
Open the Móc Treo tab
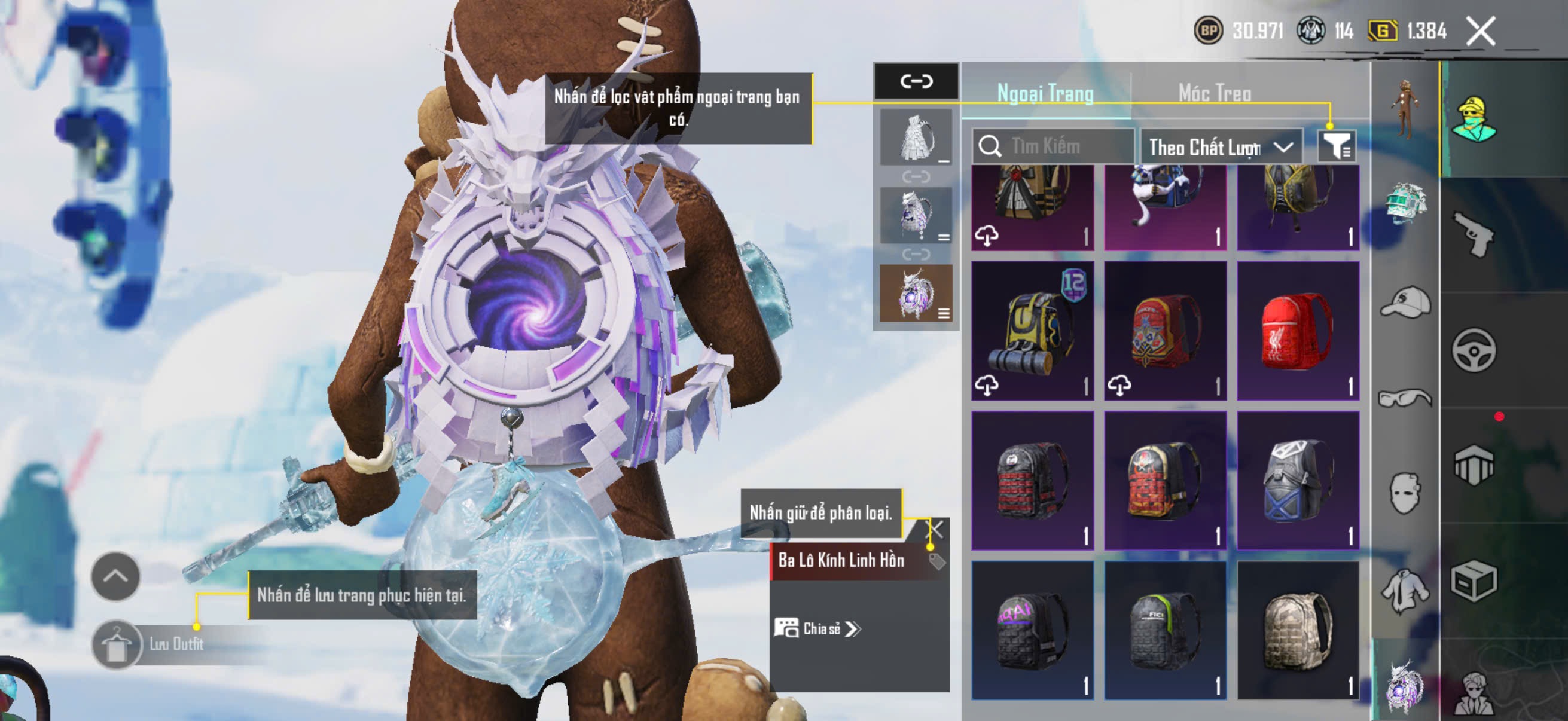(1215, 94)
